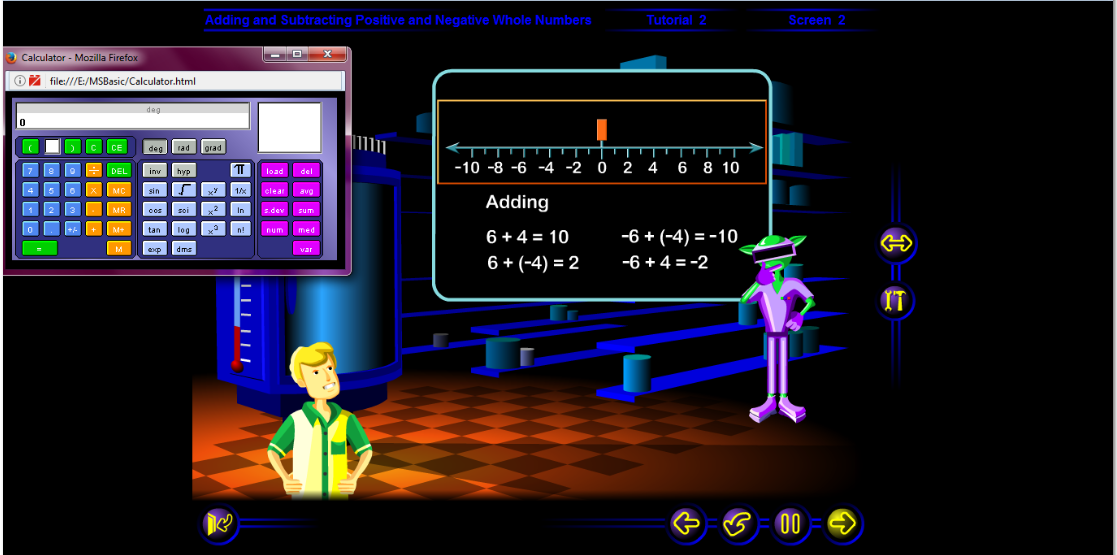Viewport: 1117px width, 555px height.
Task: Choose the magenta s.dev key
Action: tap(274, 210)
